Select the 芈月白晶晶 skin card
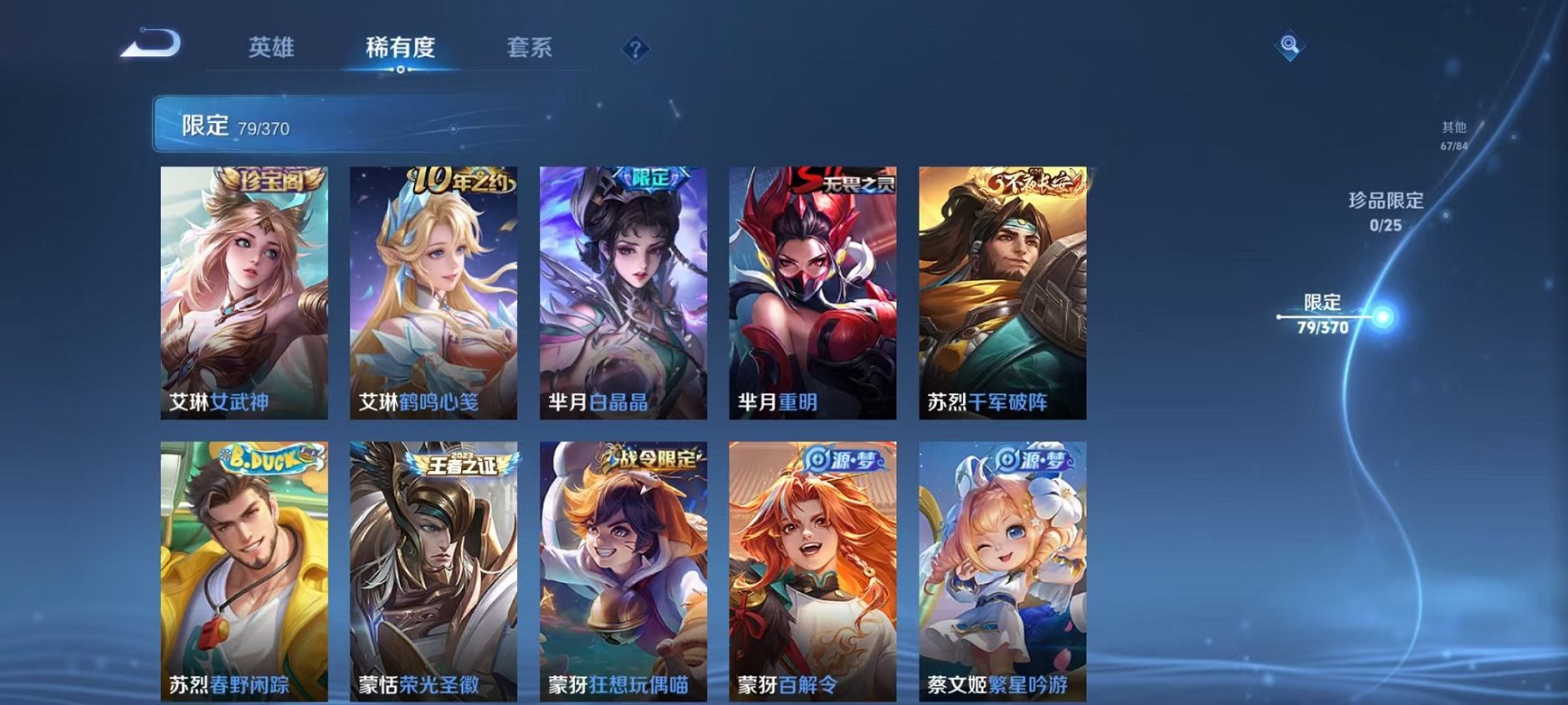 pyautogui.click(x=626, y=289)
